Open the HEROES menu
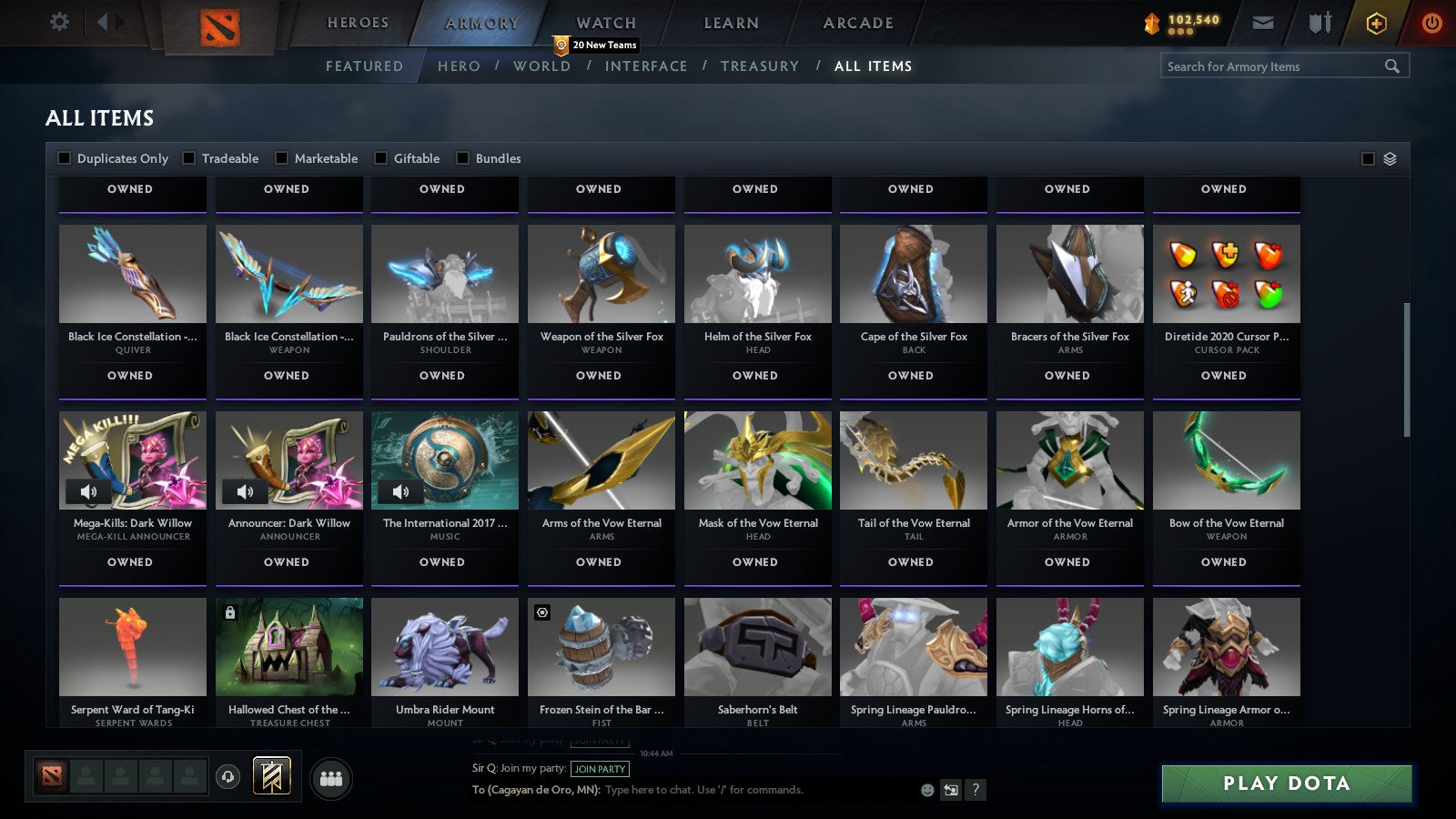1456x819 pixels. pyautogui.click(x=358, y=23)
